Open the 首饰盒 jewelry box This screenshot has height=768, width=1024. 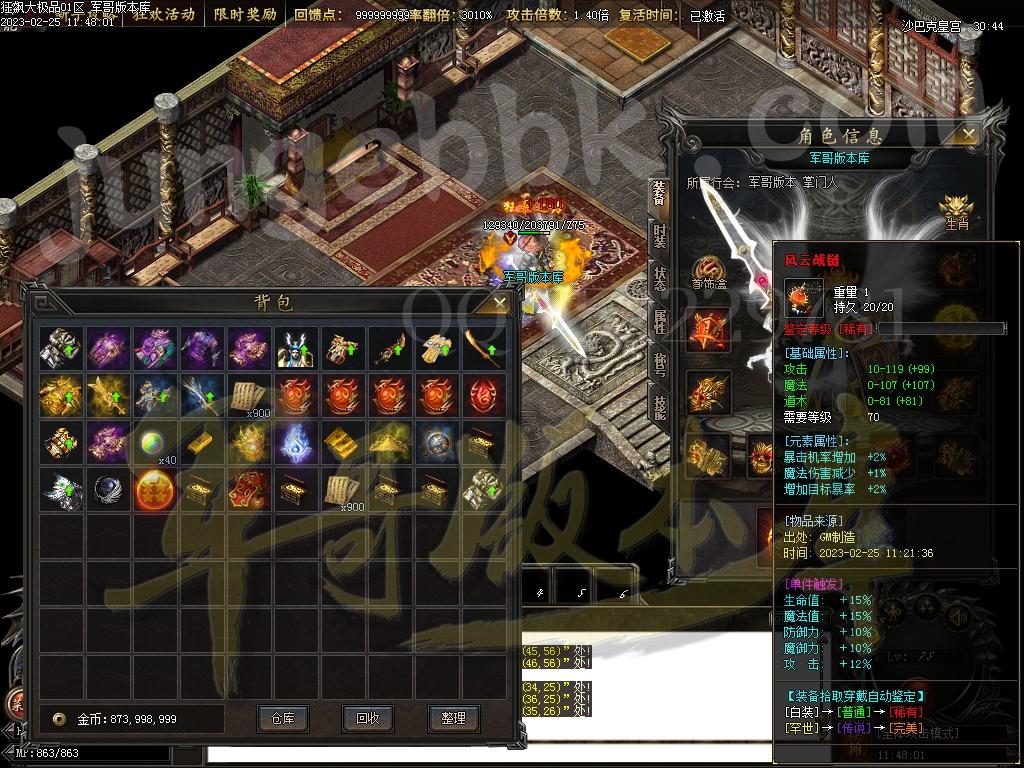pos(708,268)
